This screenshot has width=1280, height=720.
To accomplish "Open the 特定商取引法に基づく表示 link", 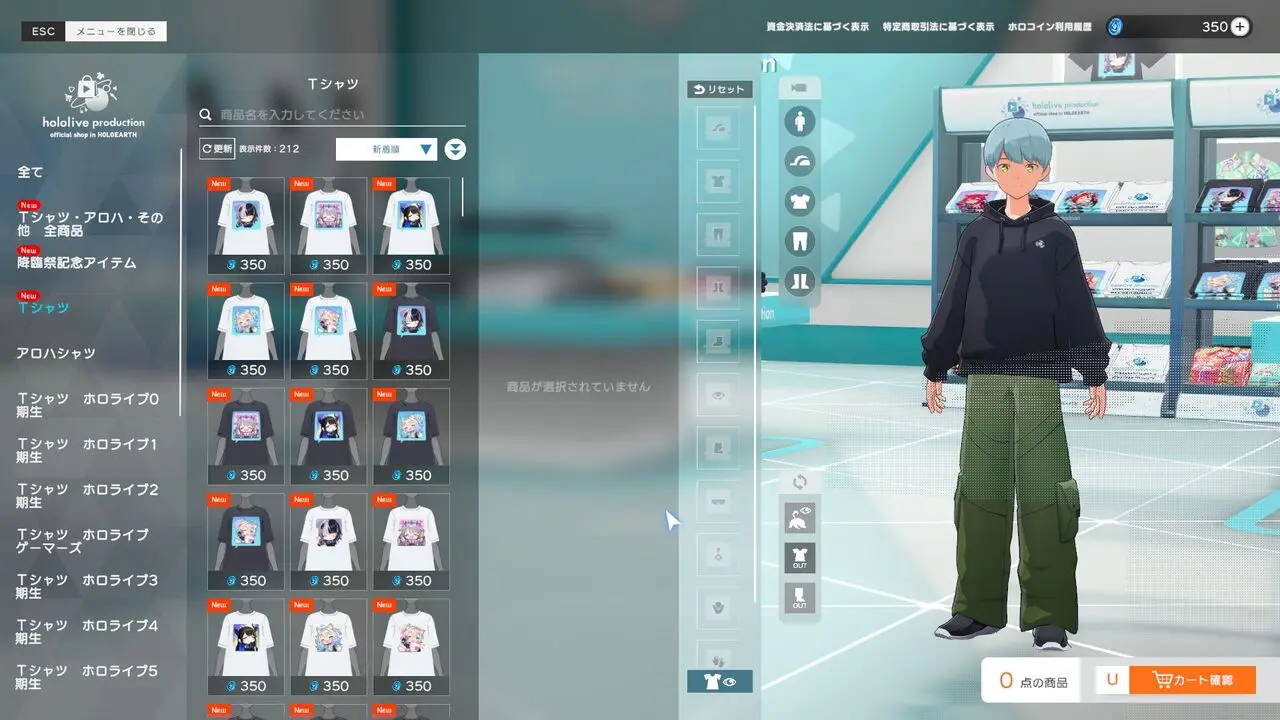I will click(938, 27).
